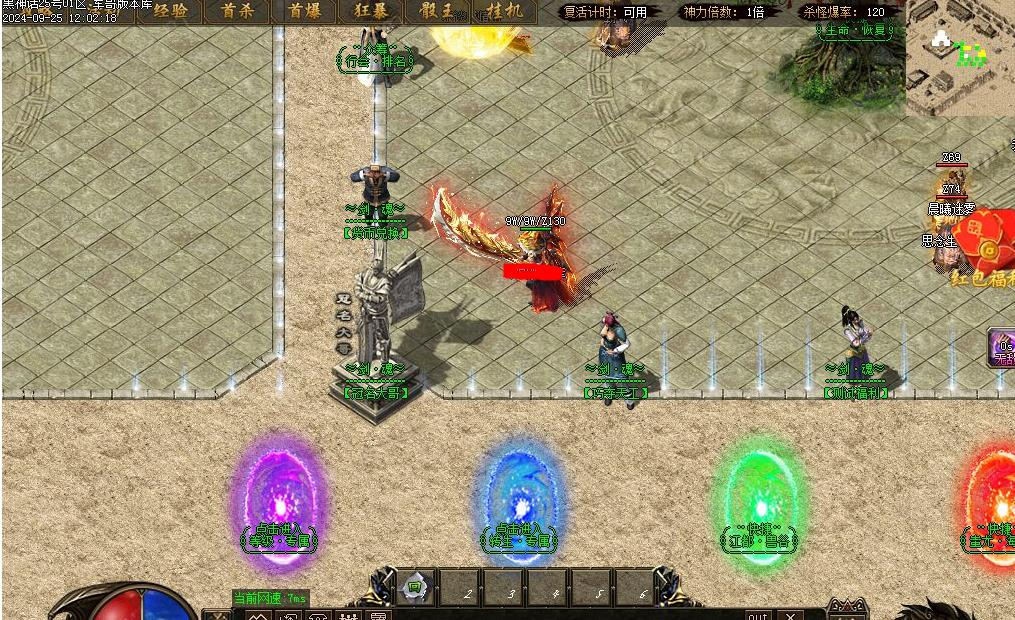This screenshot has width=1015, height=620.
Task: Click the minimap in the corner
Action: [959, 58]
